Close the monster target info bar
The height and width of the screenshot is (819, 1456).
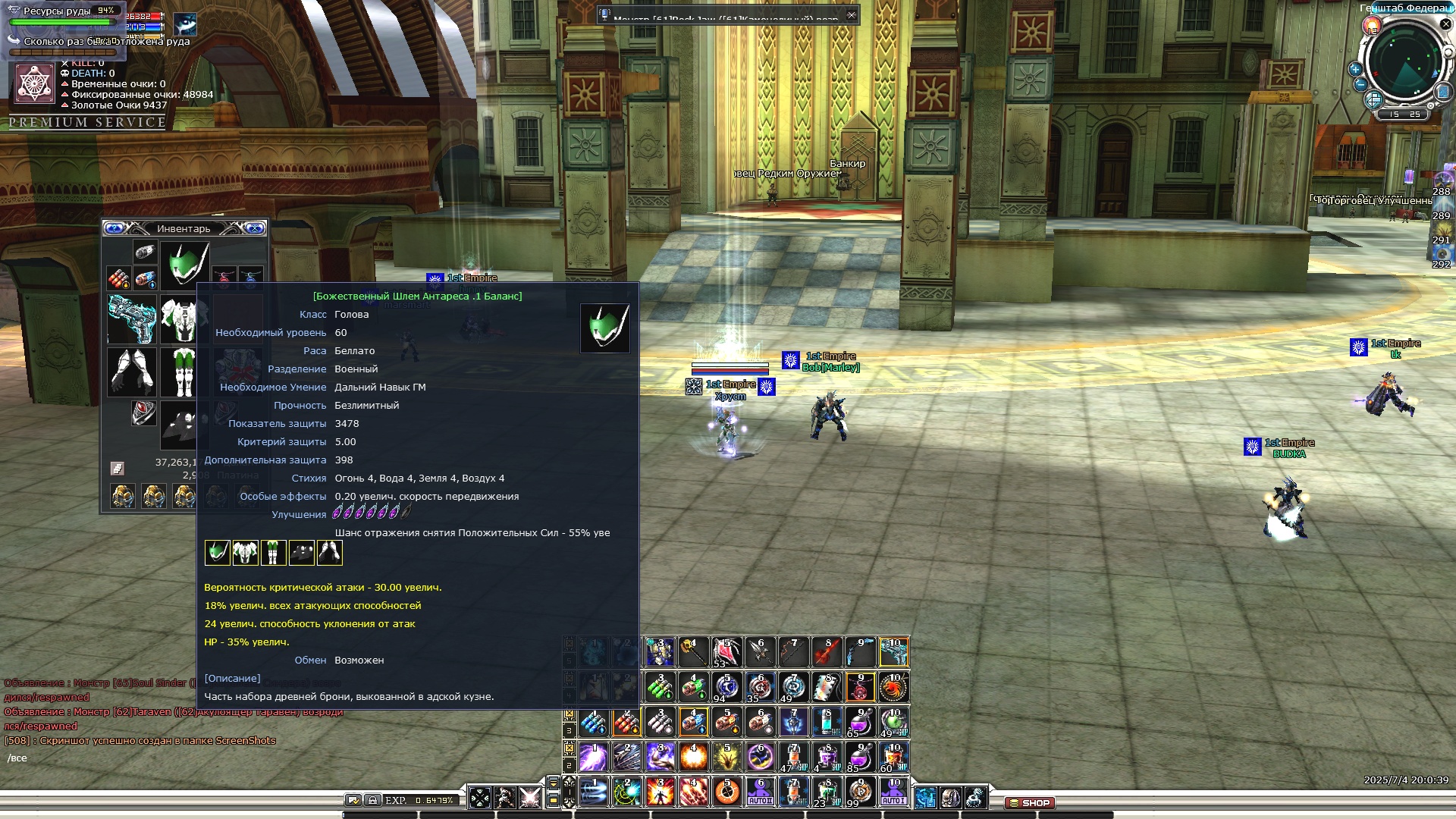[852, 14]
